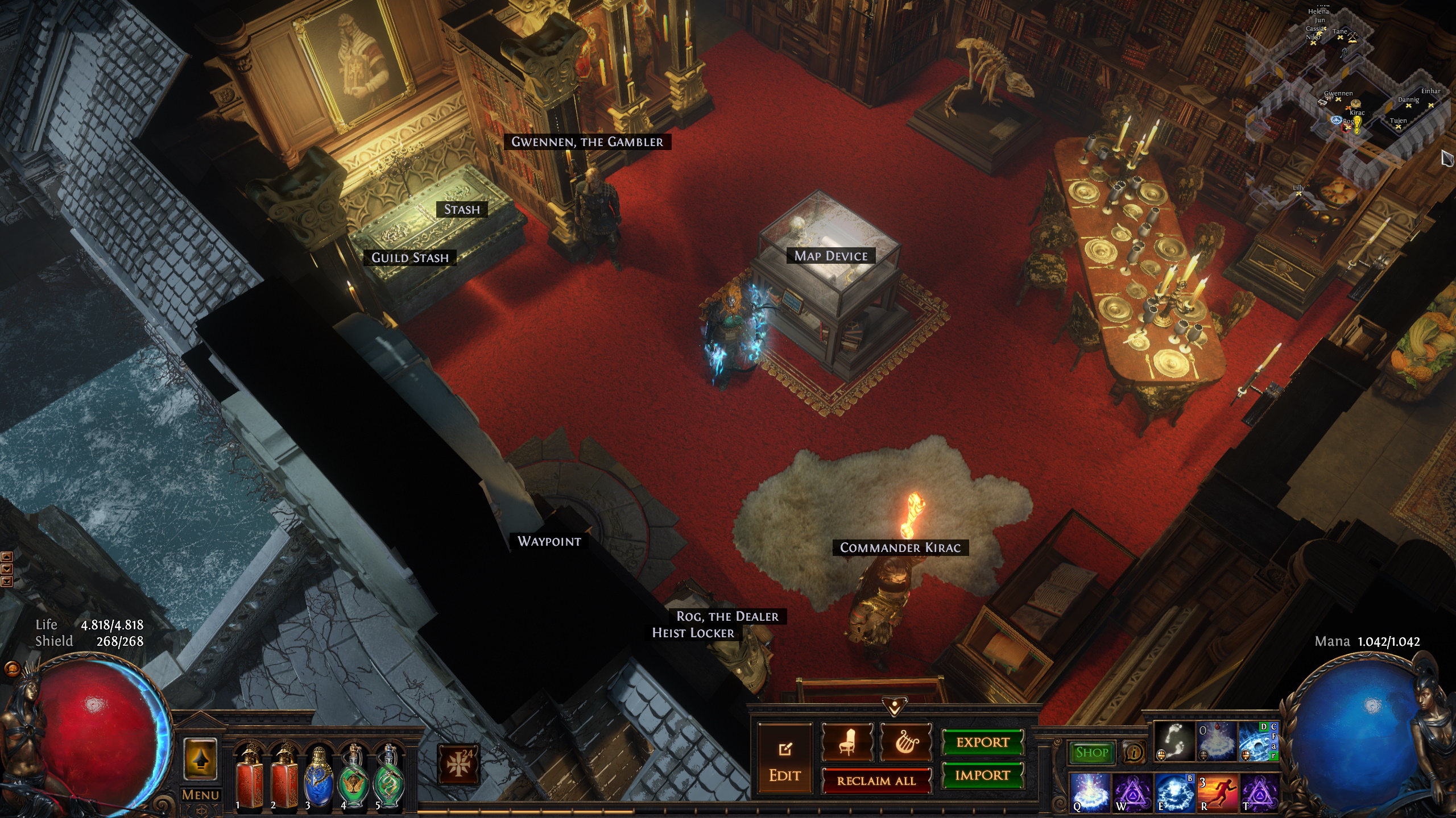
Task: Activate the E-bound blue orb skill
Action: (x=1174, y=792)
